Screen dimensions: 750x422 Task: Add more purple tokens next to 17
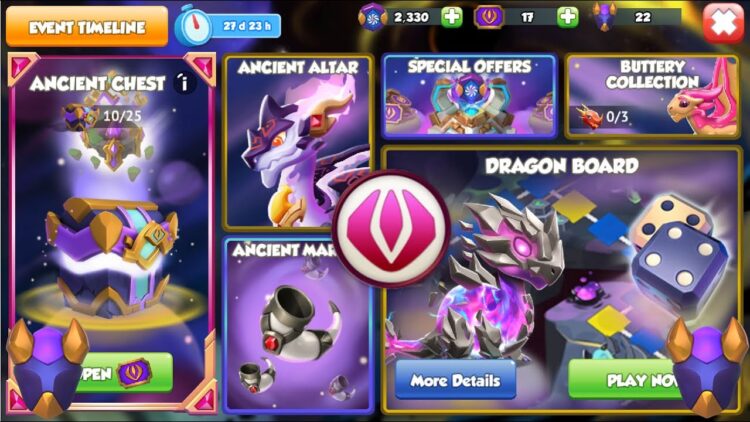(567, 17)
